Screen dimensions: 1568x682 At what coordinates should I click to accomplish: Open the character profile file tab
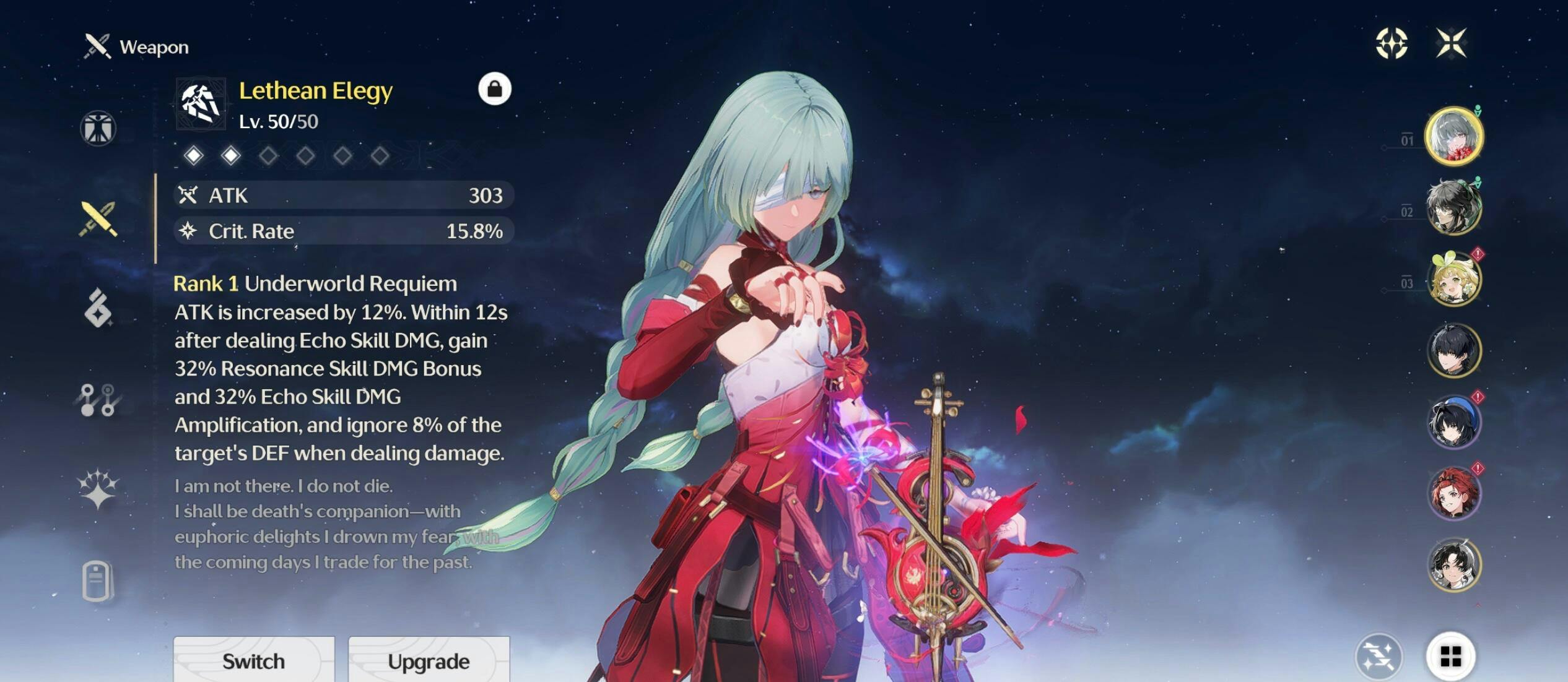98,581
